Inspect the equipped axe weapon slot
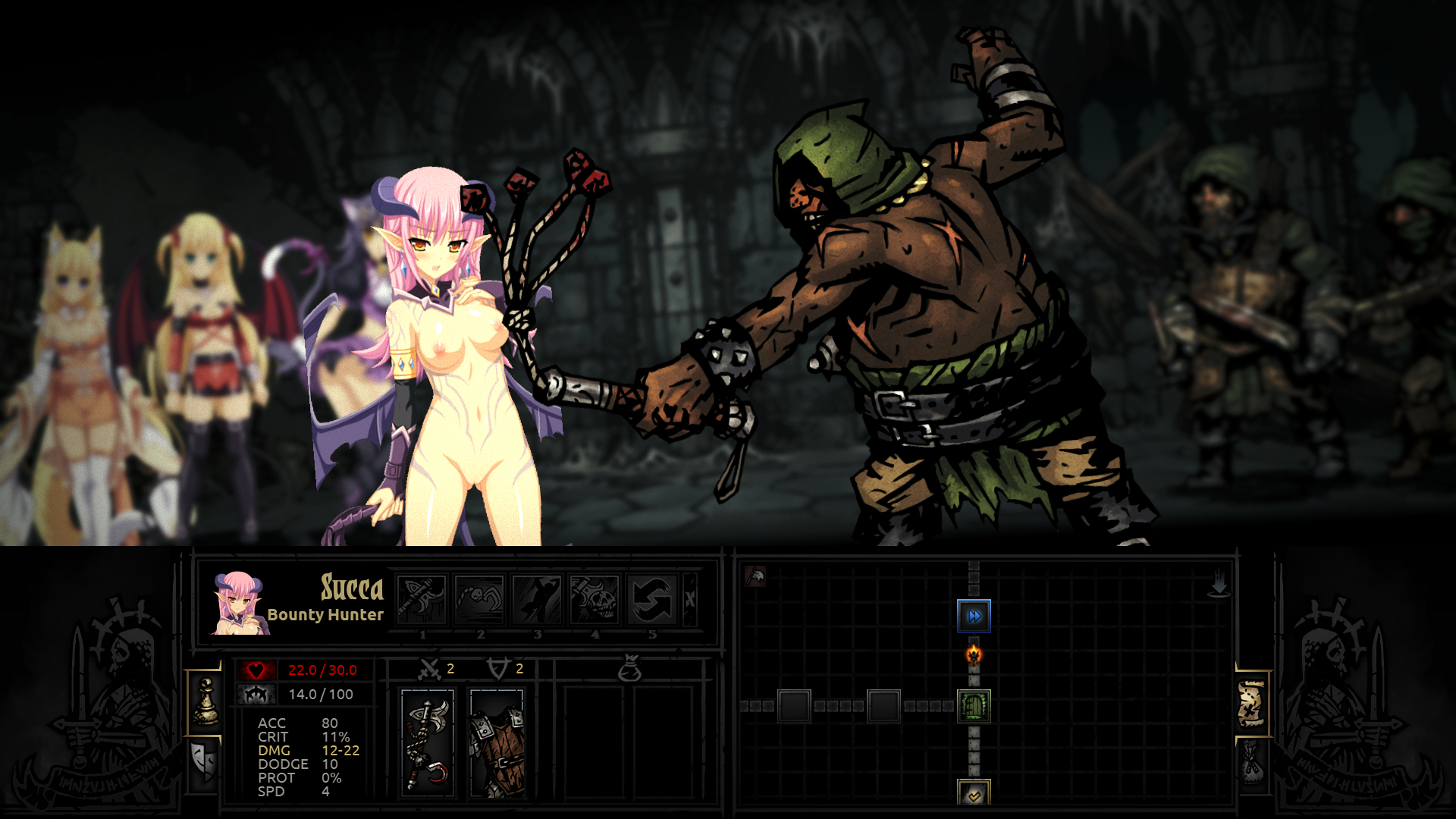 pyautogui.click(x=428, y=743)
